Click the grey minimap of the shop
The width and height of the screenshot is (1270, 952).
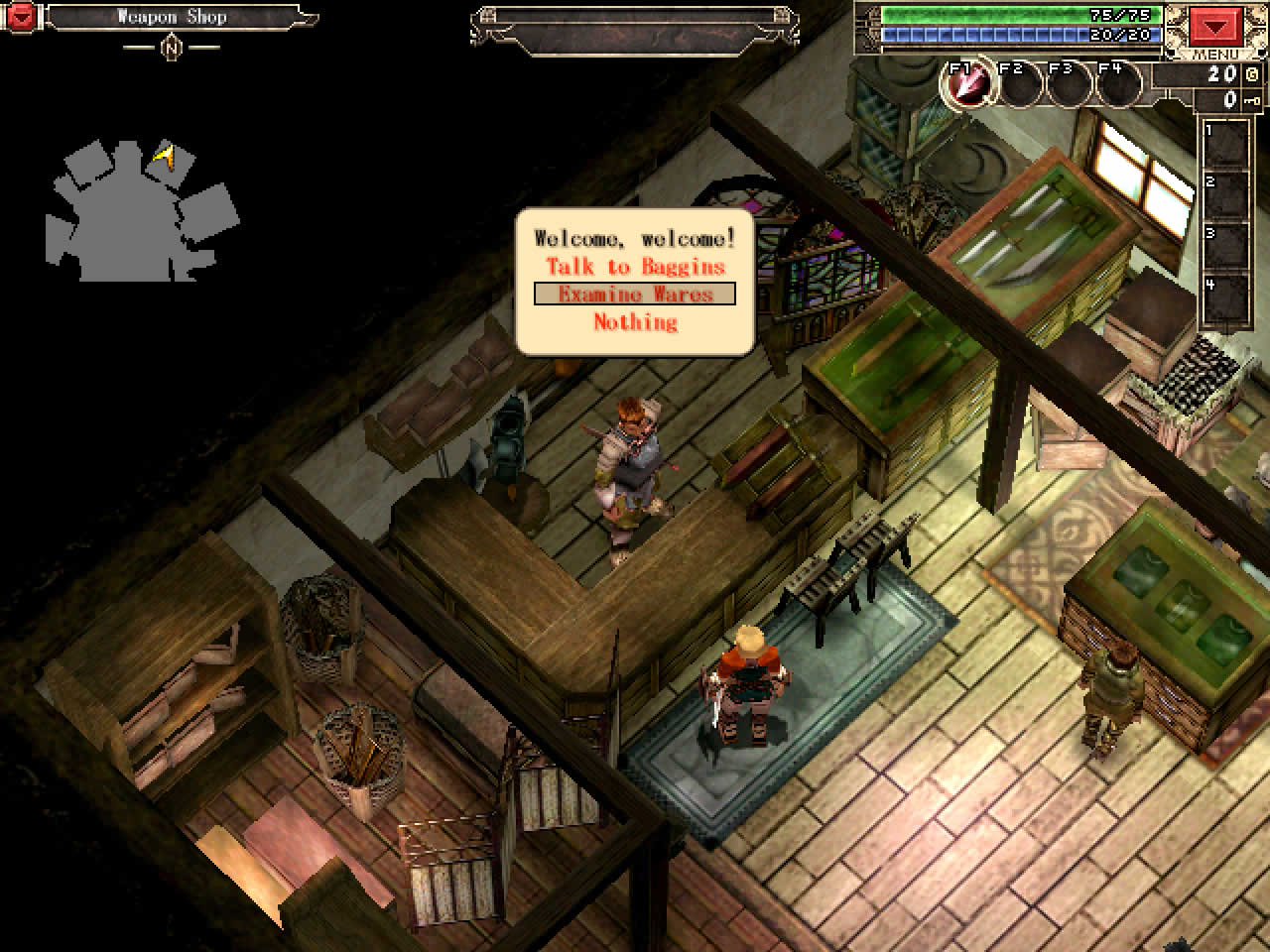139,213
